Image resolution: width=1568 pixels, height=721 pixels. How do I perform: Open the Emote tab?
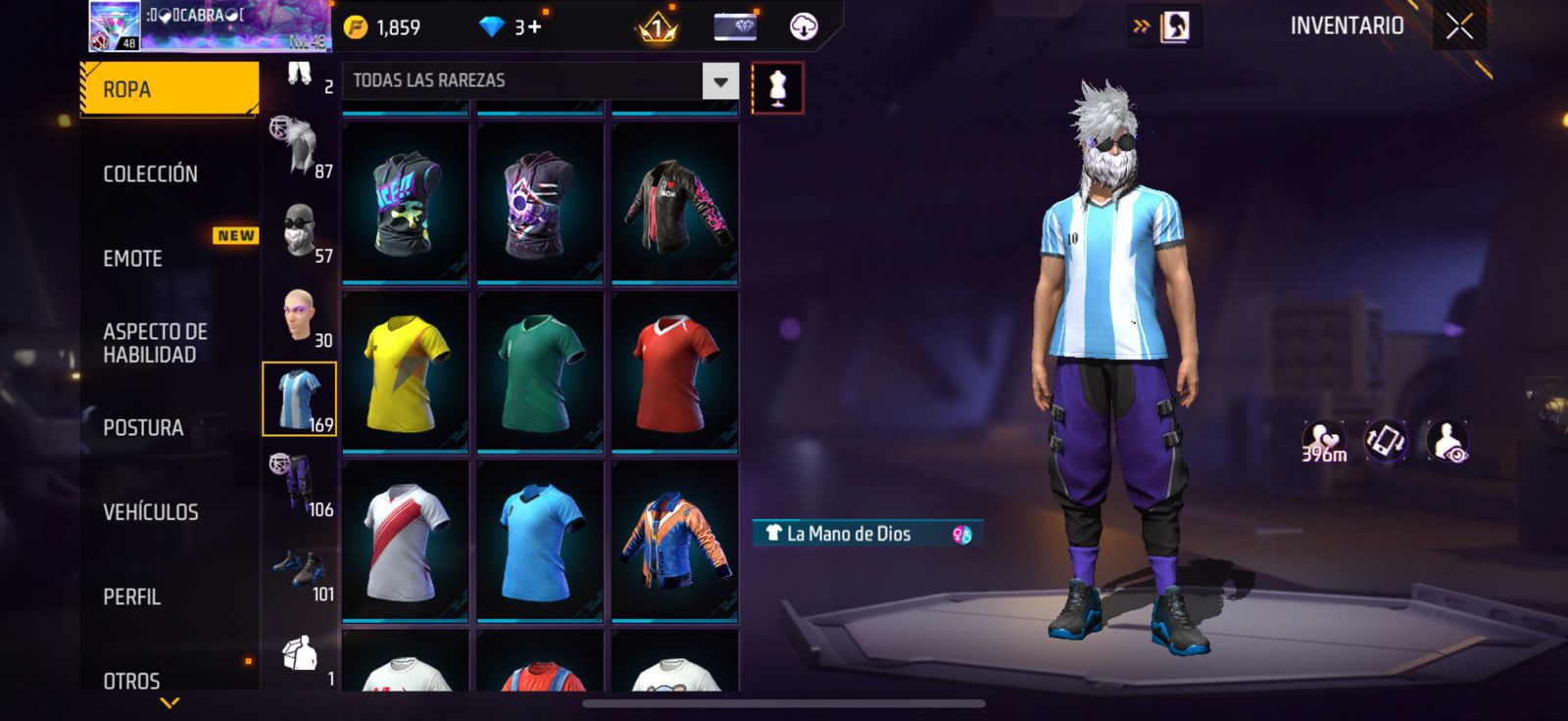coord(133,259)
